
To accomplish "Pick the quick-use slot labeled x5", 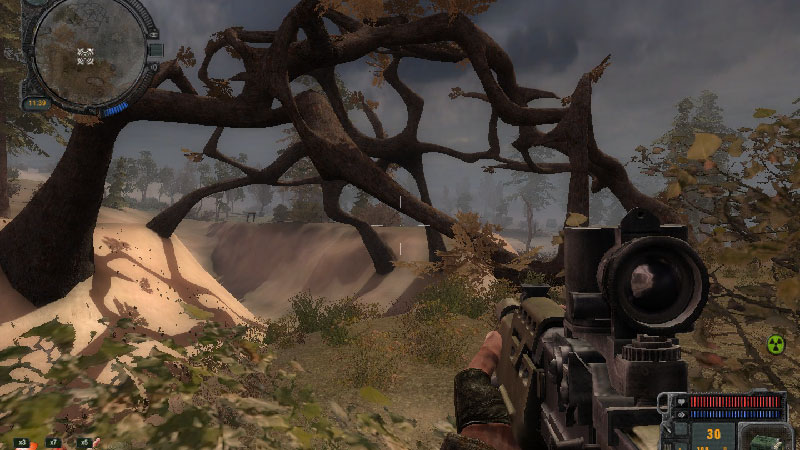I will pyautogui.click(x=85, y=441).
